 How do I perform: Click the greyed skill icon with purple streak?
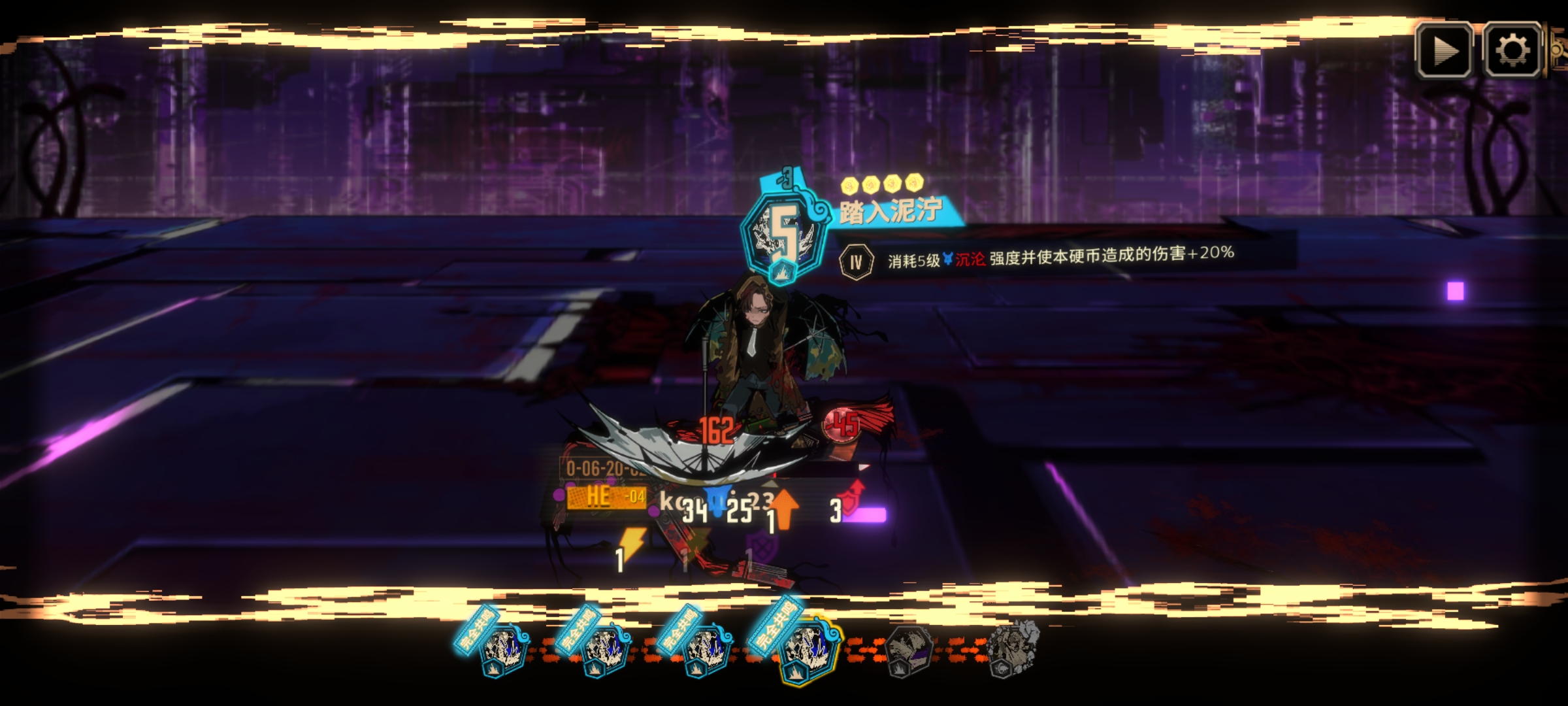[910, 650]
